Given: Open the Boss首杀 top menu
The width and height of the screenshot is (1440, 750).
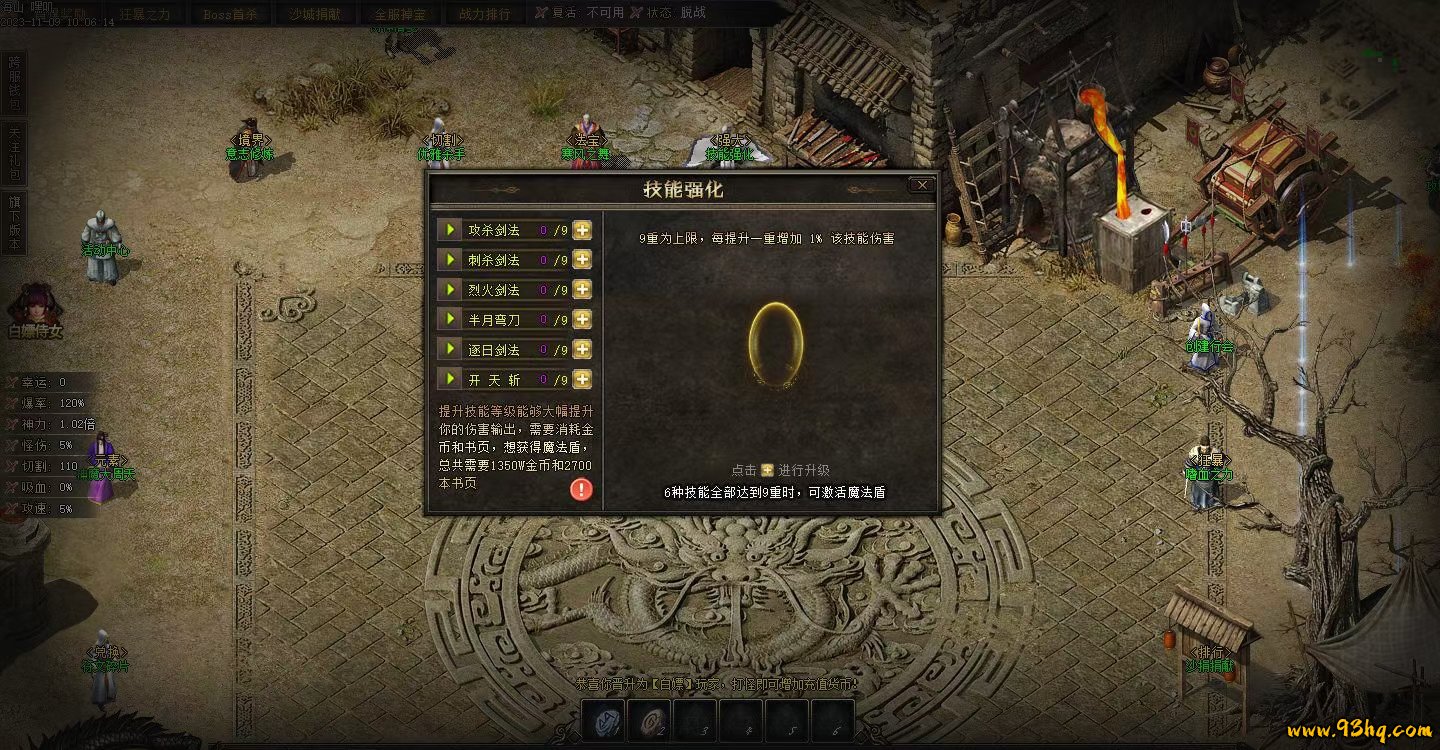Looking at the screenshot, I should pyautogui.click(x=230, y=14).
